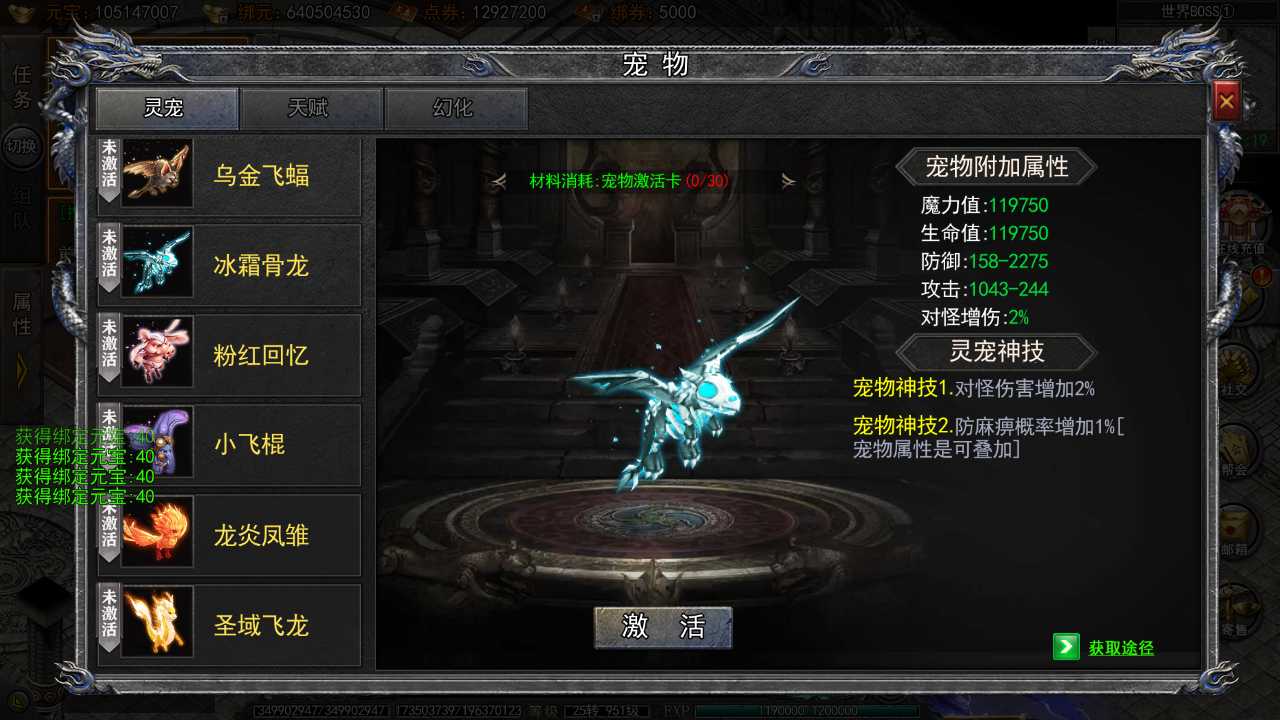Click the right arrow beside 宠物激活卡
Image resolution: width=1280 pixels, height=720 pixels.
coord(789,181)
